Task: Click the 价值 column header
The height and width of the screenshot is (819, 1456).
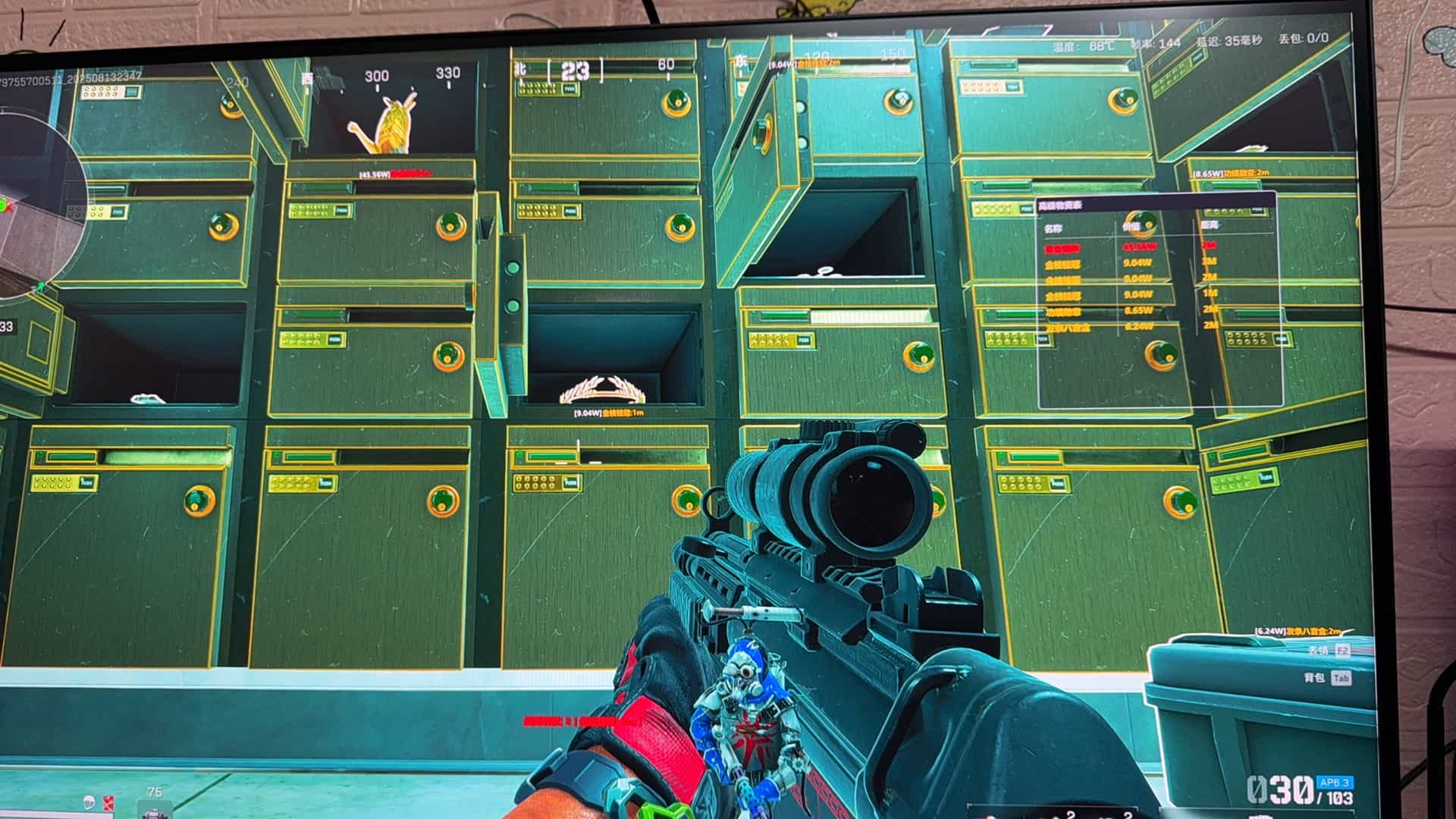Action: coord(1131,227)
